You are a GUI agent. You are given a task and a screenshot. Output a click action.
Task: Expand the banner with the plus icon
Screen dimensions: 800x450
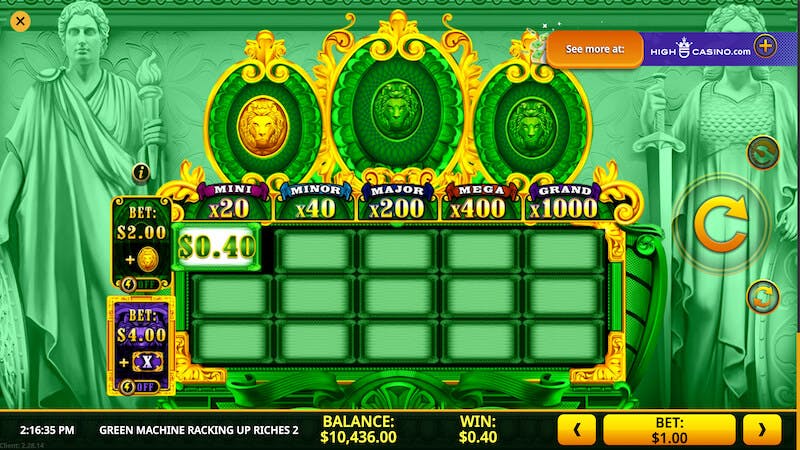(765, 46)
